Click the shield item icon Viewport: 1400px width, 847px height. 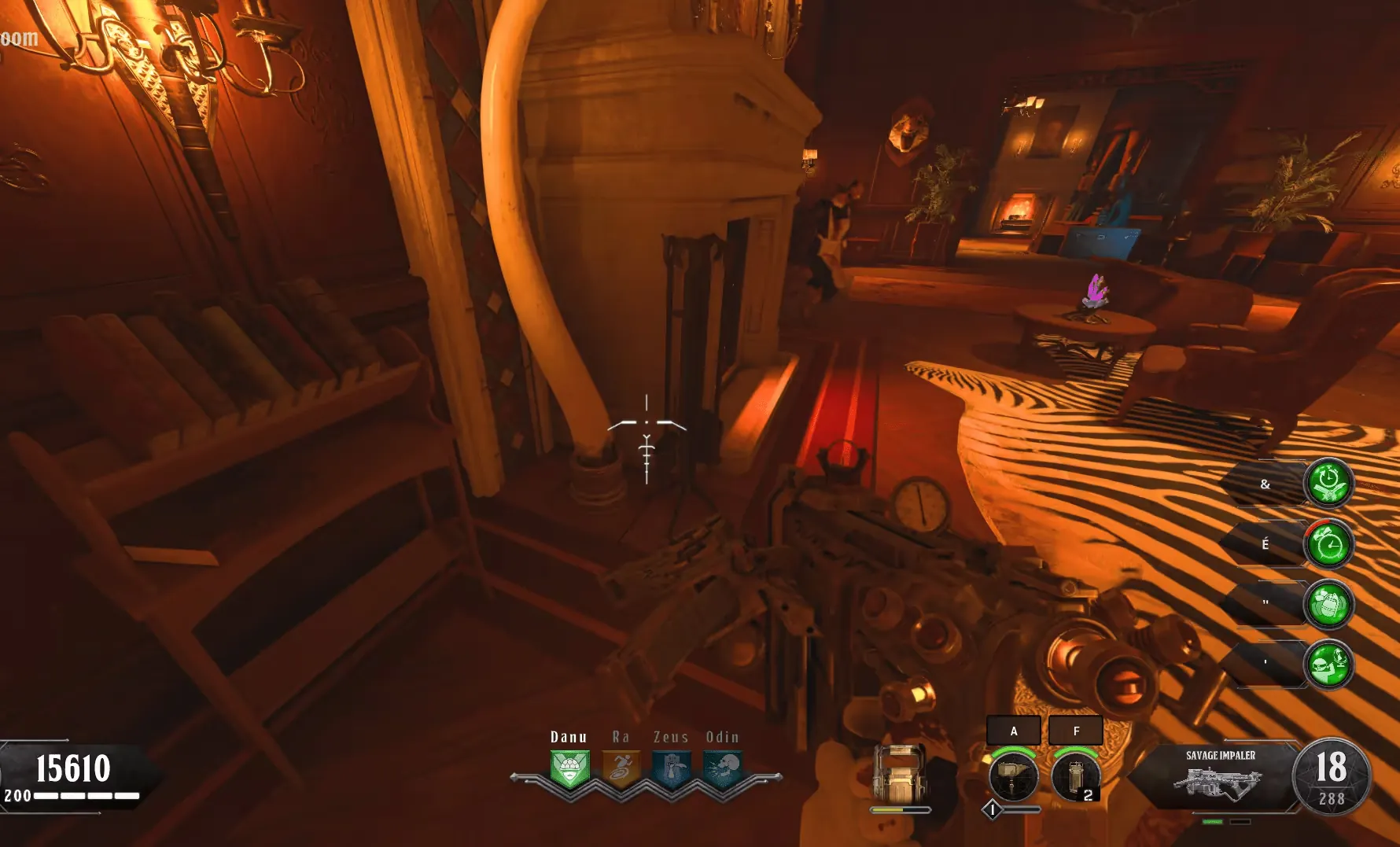click(900, 775)
